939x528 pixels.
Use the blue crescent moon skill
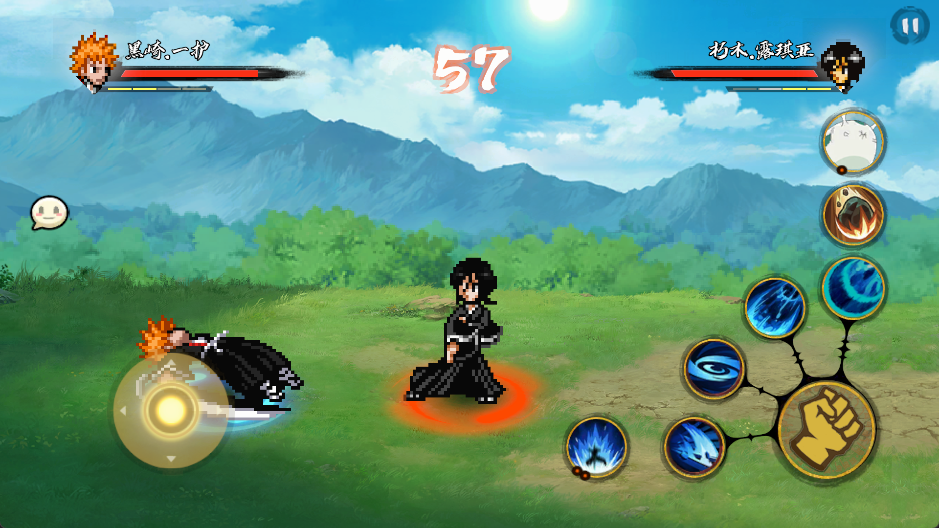point(853,287)
